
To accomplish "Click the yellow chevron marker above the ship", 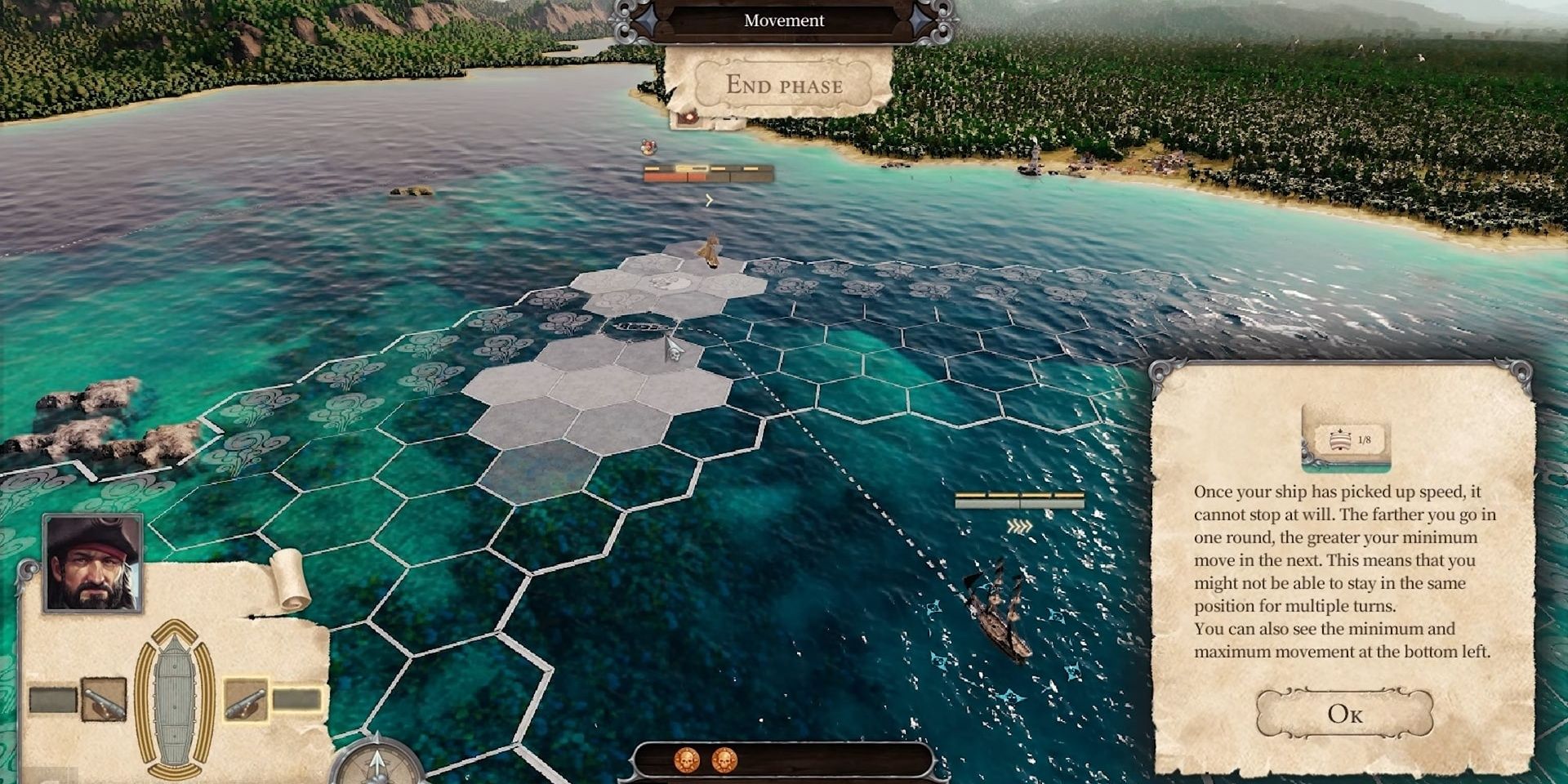I will click(x=708, y=199).
